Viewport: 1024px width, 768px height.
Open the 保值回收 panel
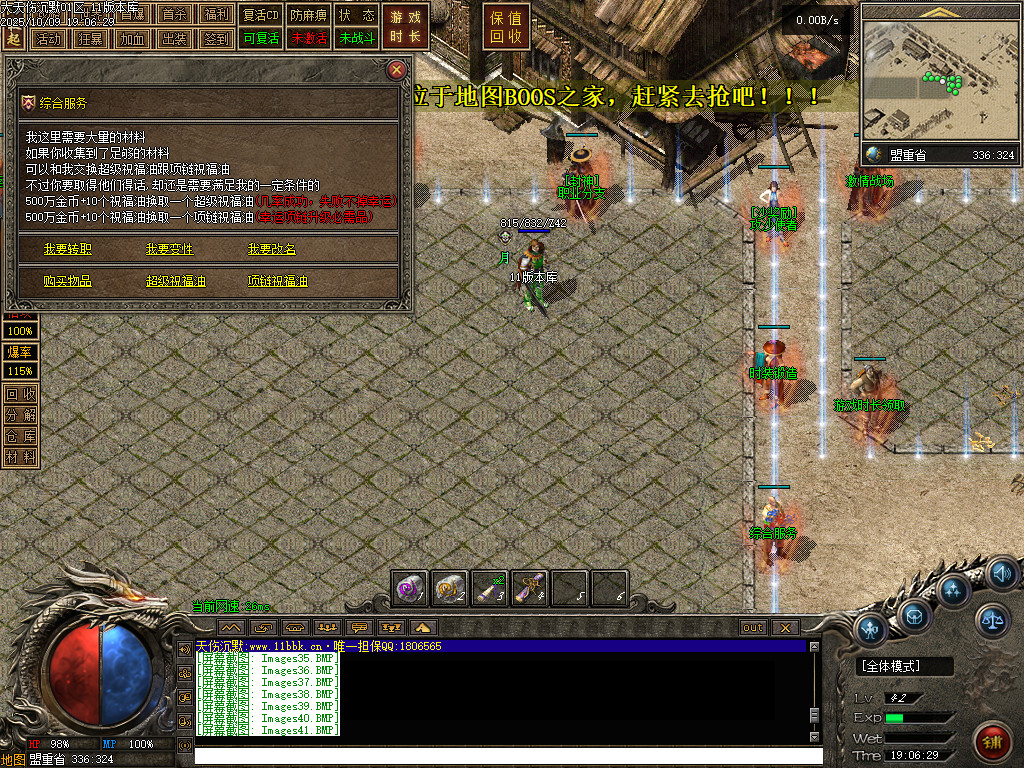pyautogui.click(x=507, y=27)
